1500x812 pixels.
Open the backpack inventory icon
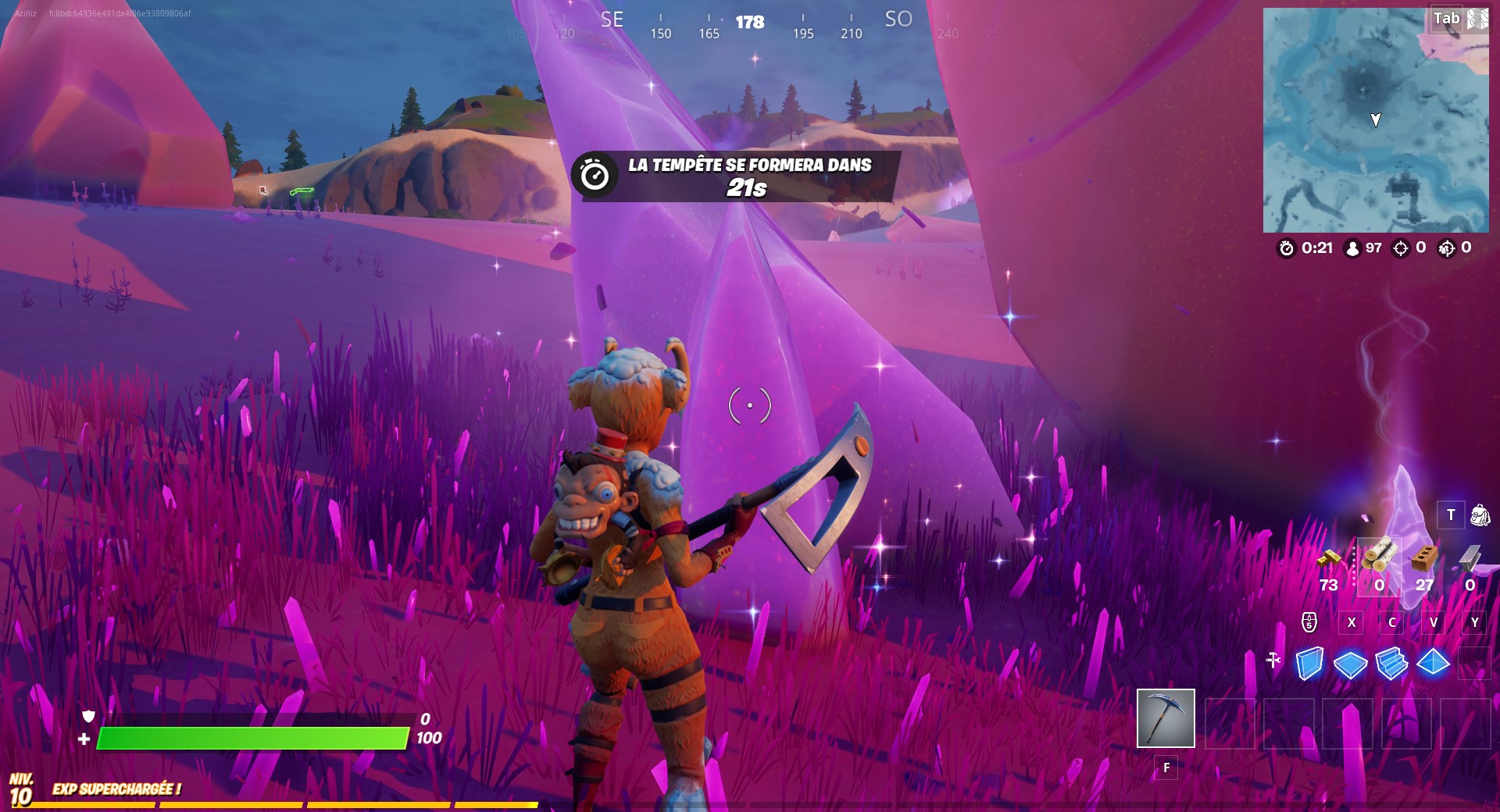(1481, 516)
